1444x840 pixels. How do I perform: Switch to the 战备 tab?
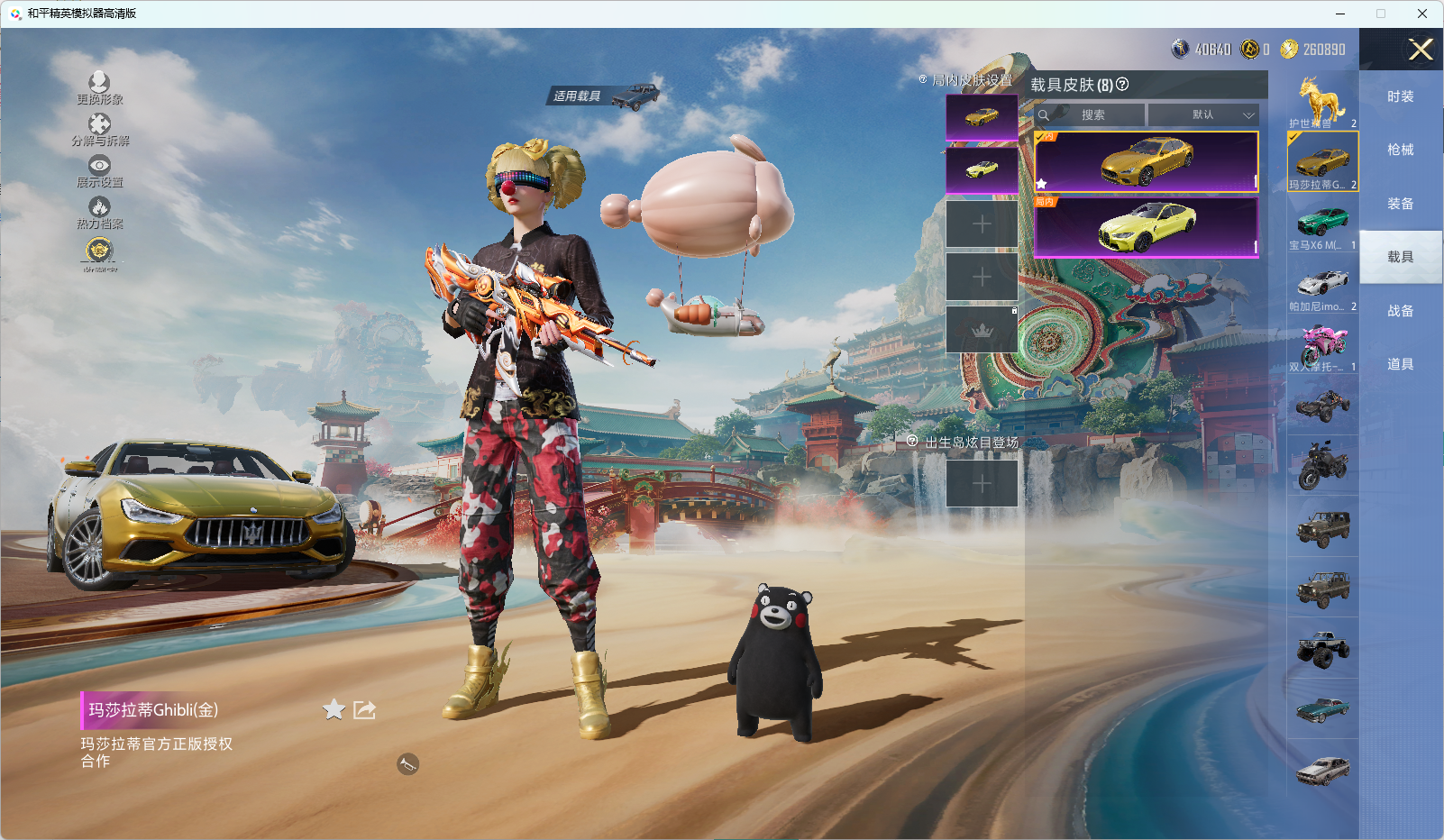tap(1400, 311)
